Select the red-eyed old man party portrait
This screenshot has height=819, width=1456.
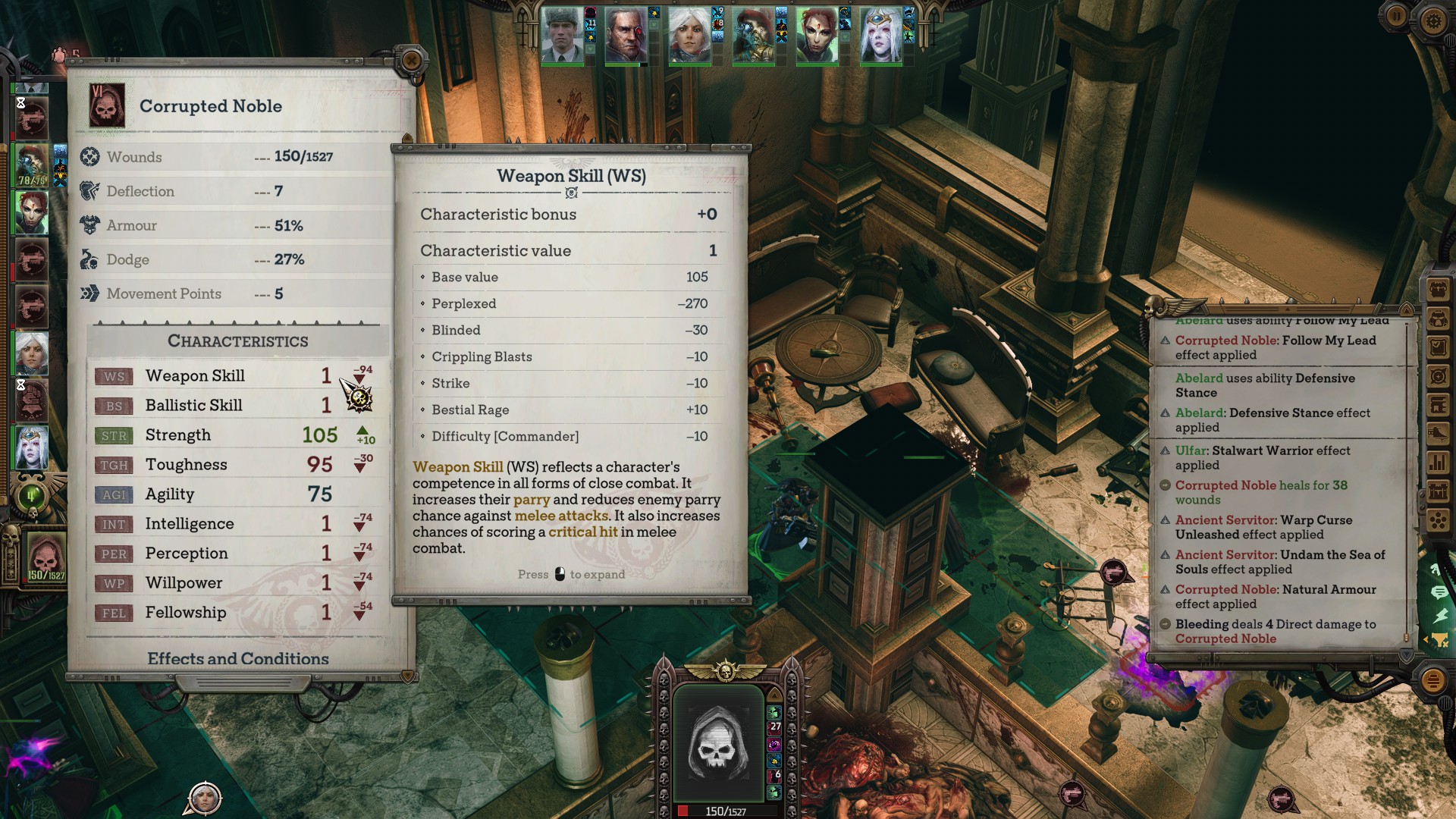626,36
